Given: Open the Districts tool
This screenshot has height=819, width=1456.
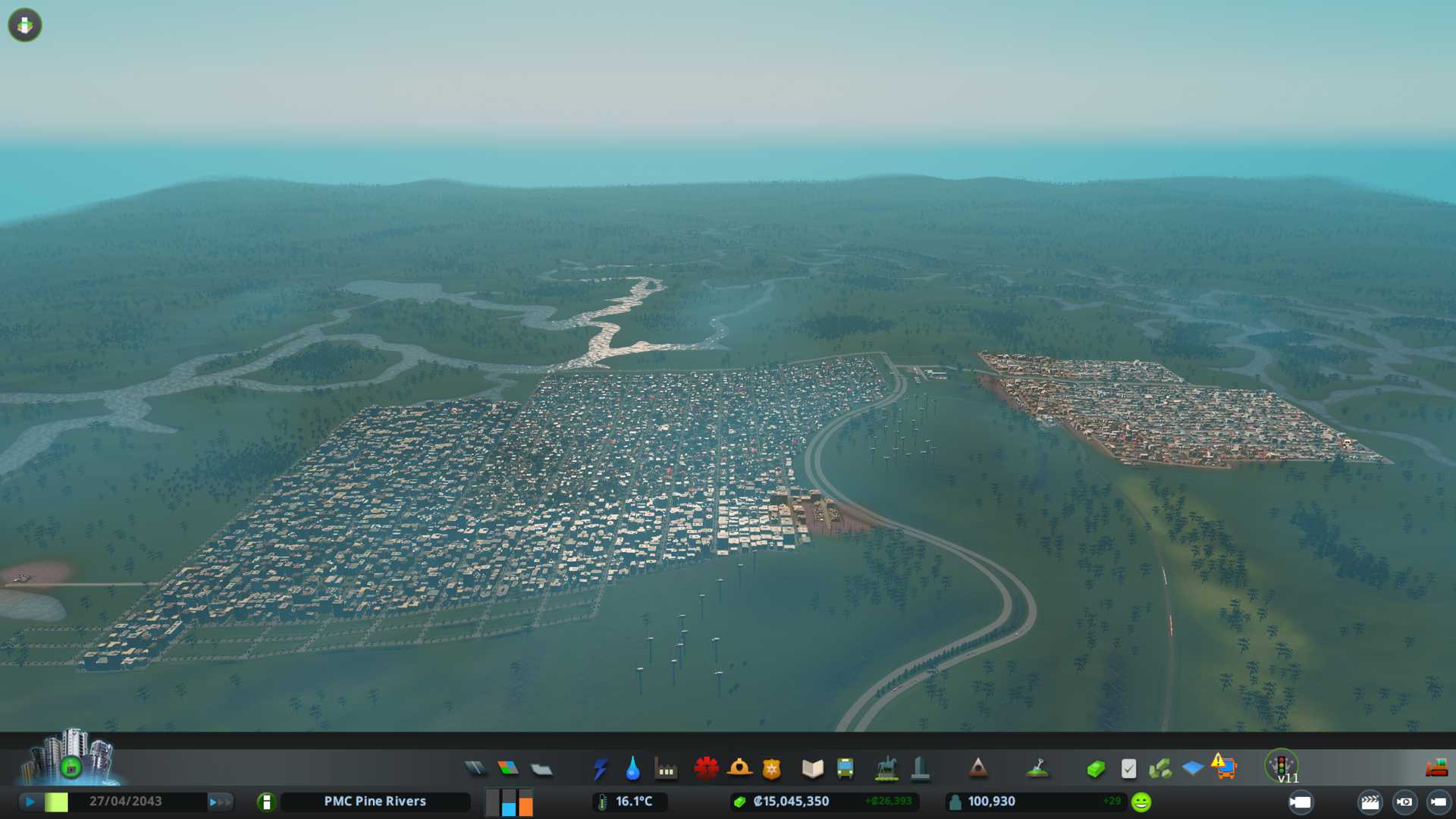Looking at the screenshot, I should [541, 769].
